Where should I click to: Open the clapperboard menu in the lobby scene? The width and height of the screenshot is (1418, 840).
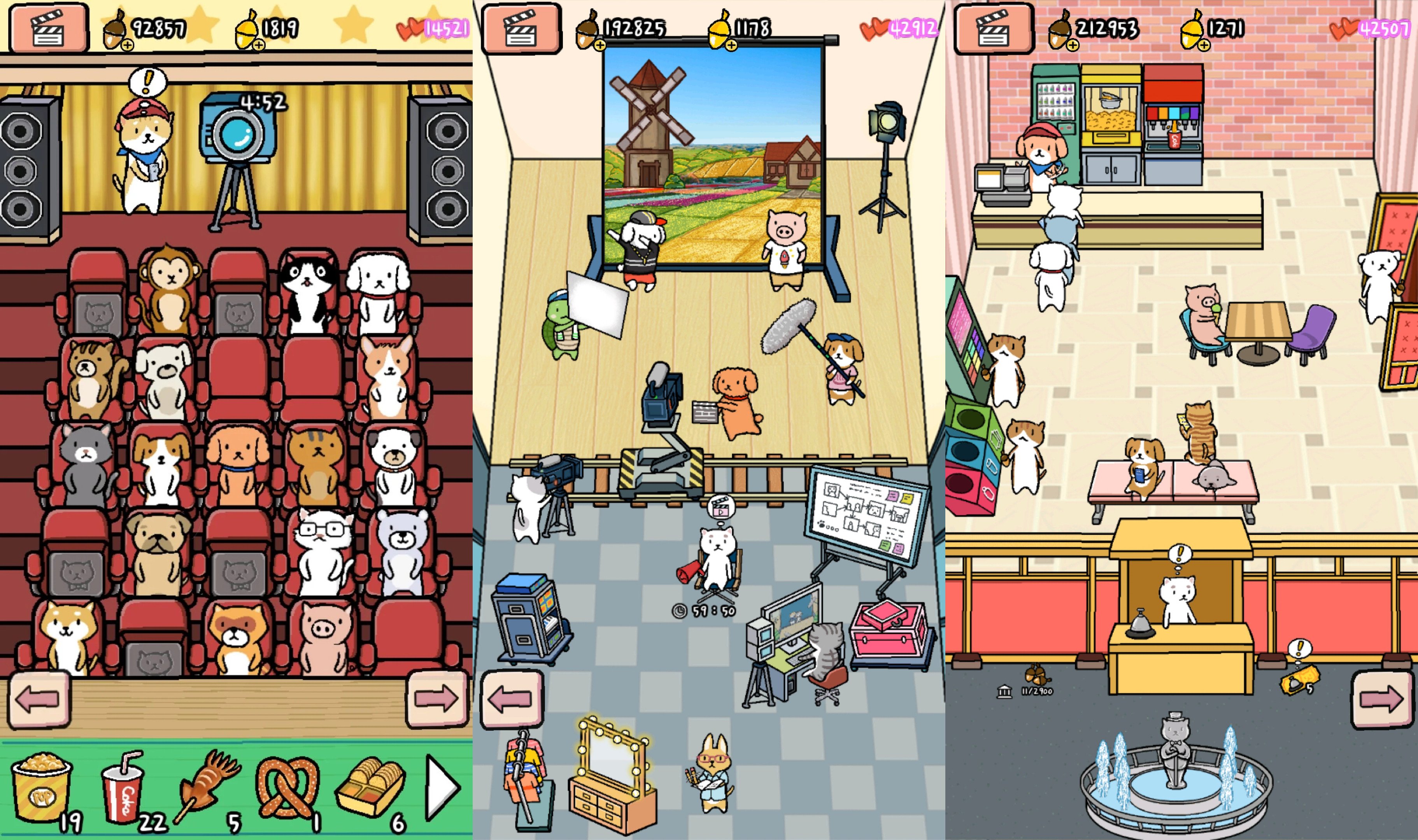(994, 28)
